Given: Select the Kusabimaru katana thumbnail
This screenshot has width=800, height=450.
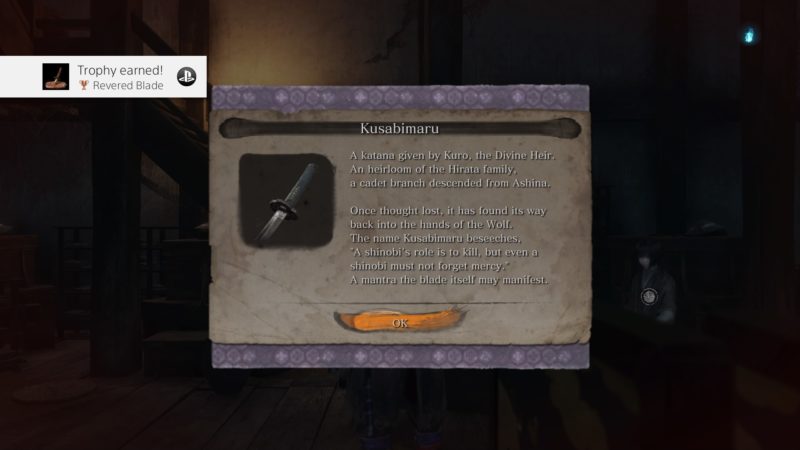Looking at the screenshot, I should click(x=287, y=200).
